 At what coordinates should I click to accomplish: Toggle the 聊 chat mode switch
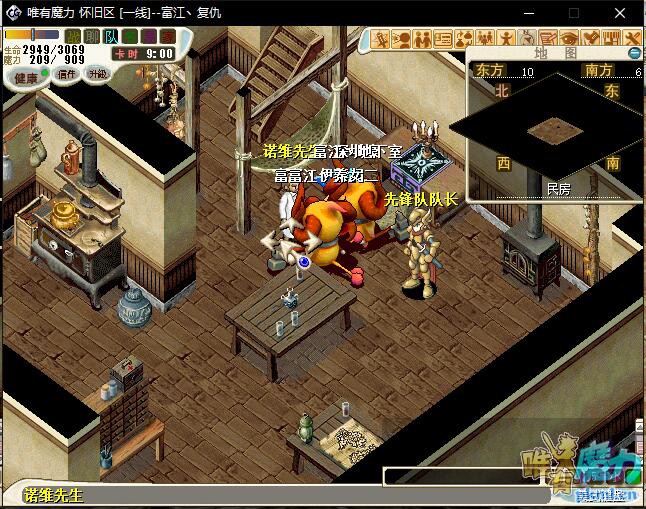pyautogui.click(x=92, y=37)
